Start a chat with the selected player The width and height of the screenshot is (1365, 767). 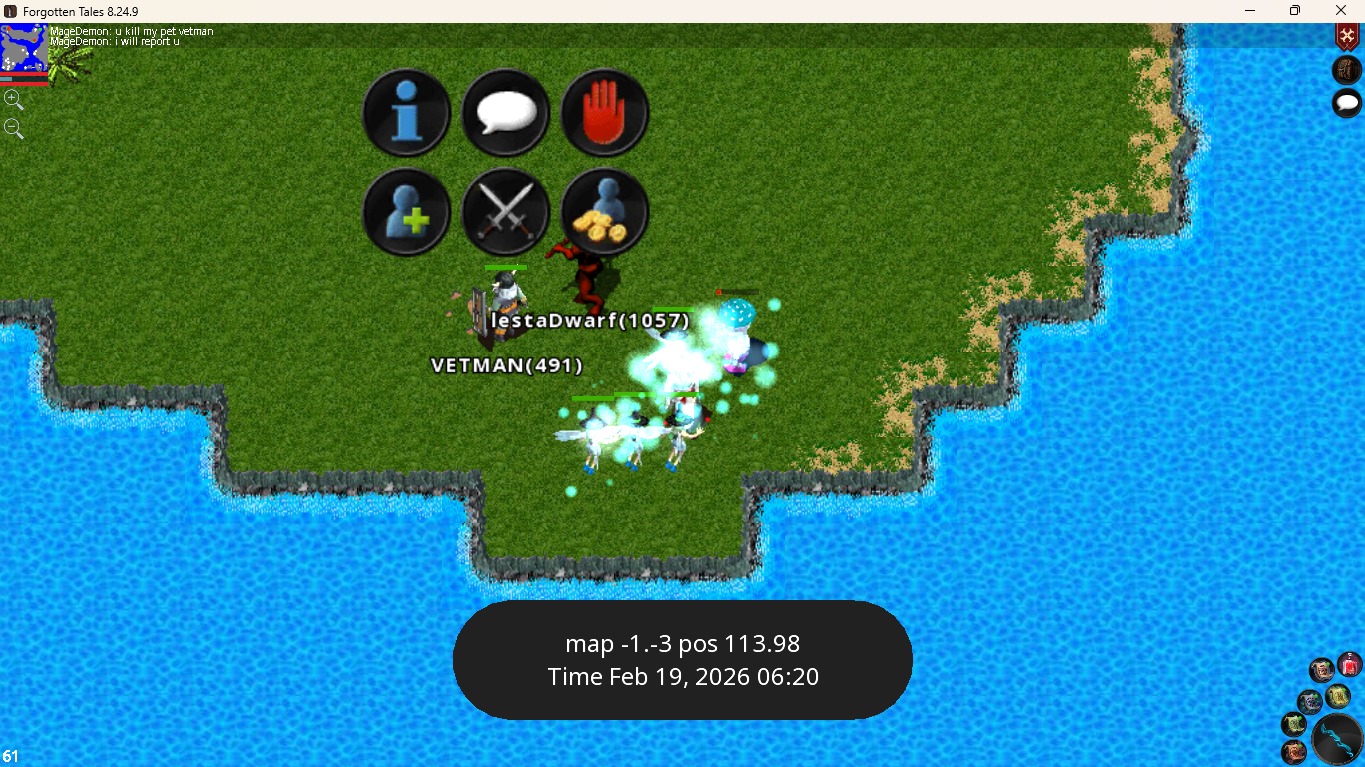505,112
